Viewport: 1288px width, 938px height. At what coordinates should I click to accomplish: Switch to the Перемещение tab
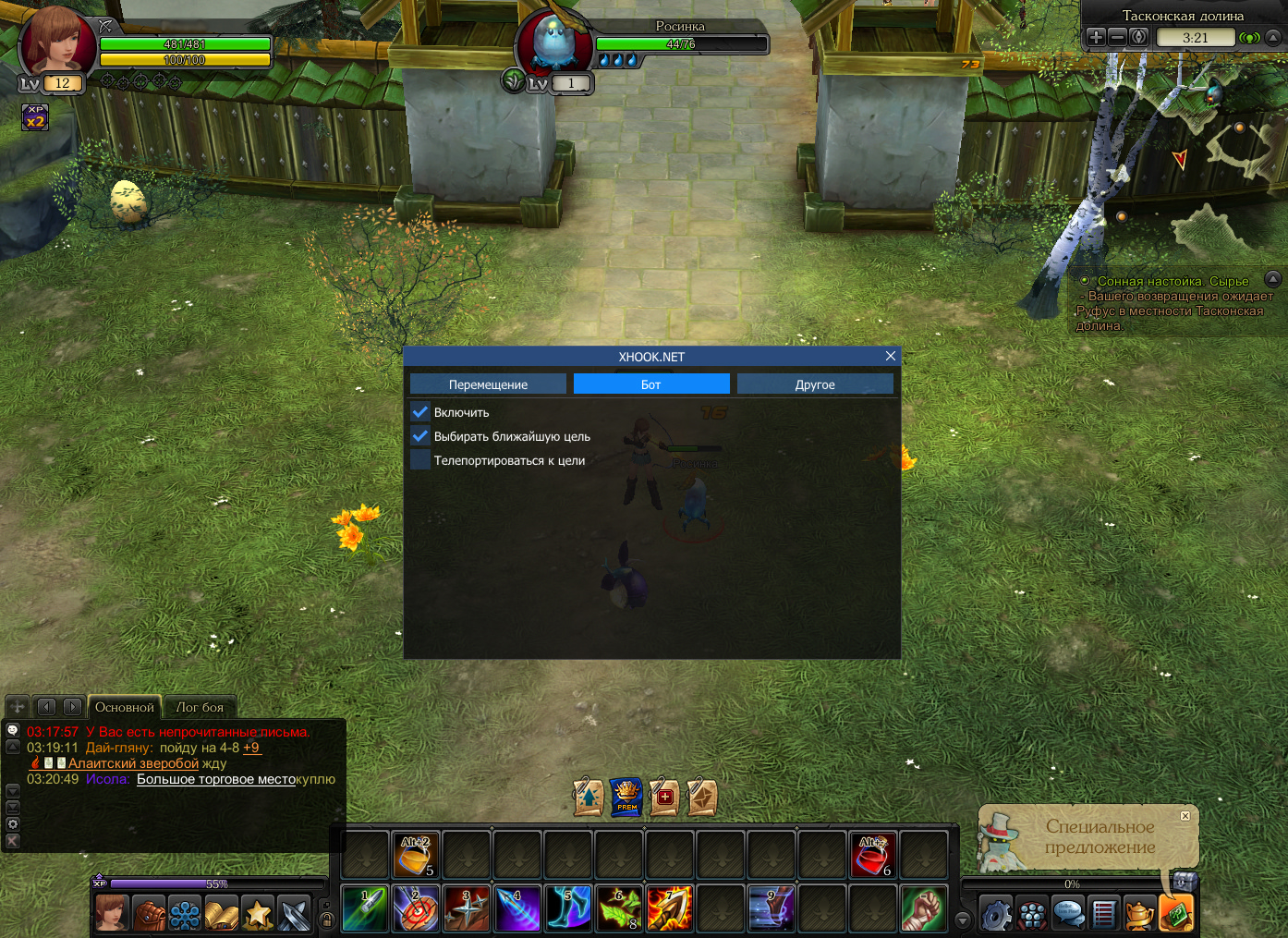[488, 384]
